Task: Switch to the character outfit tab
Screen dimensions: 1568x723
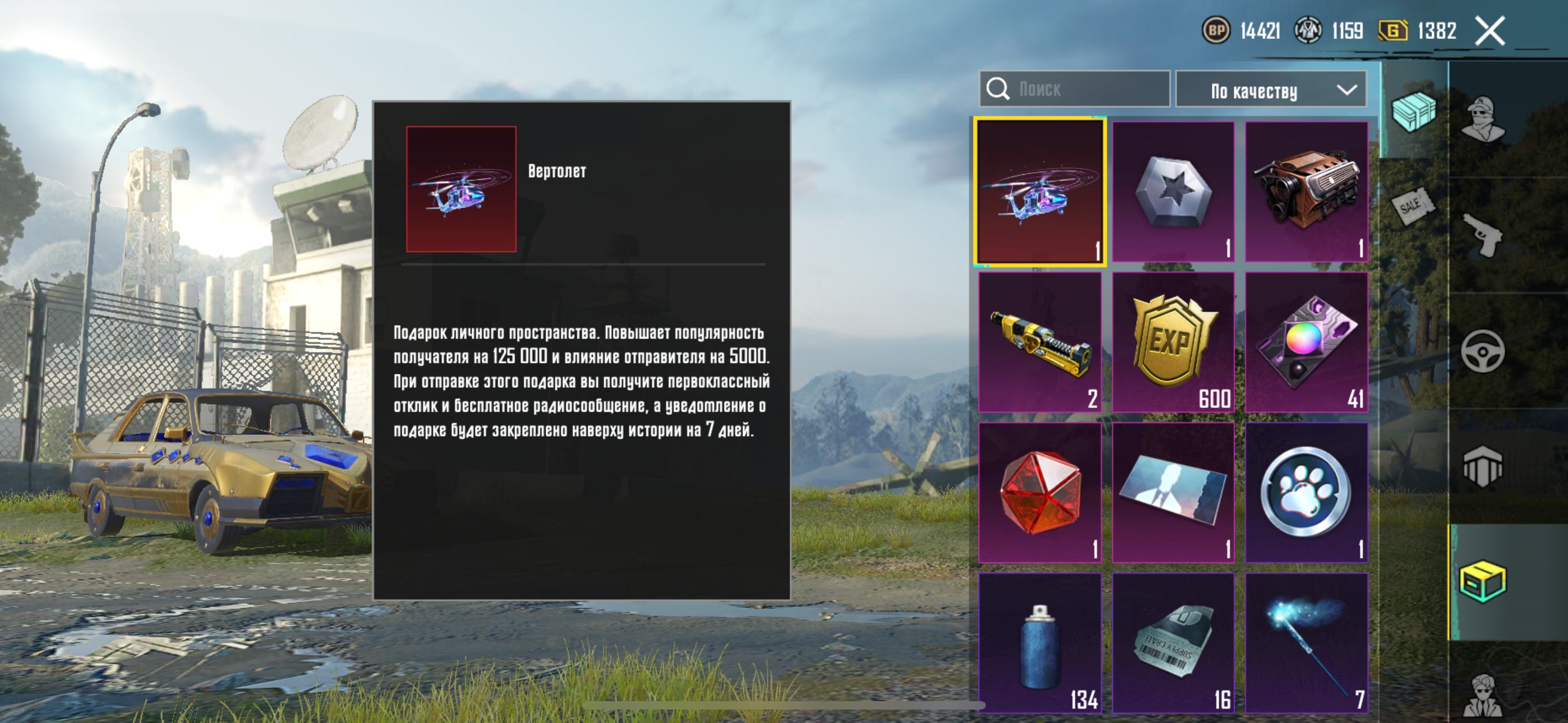Action: (x=1483, y=119)
